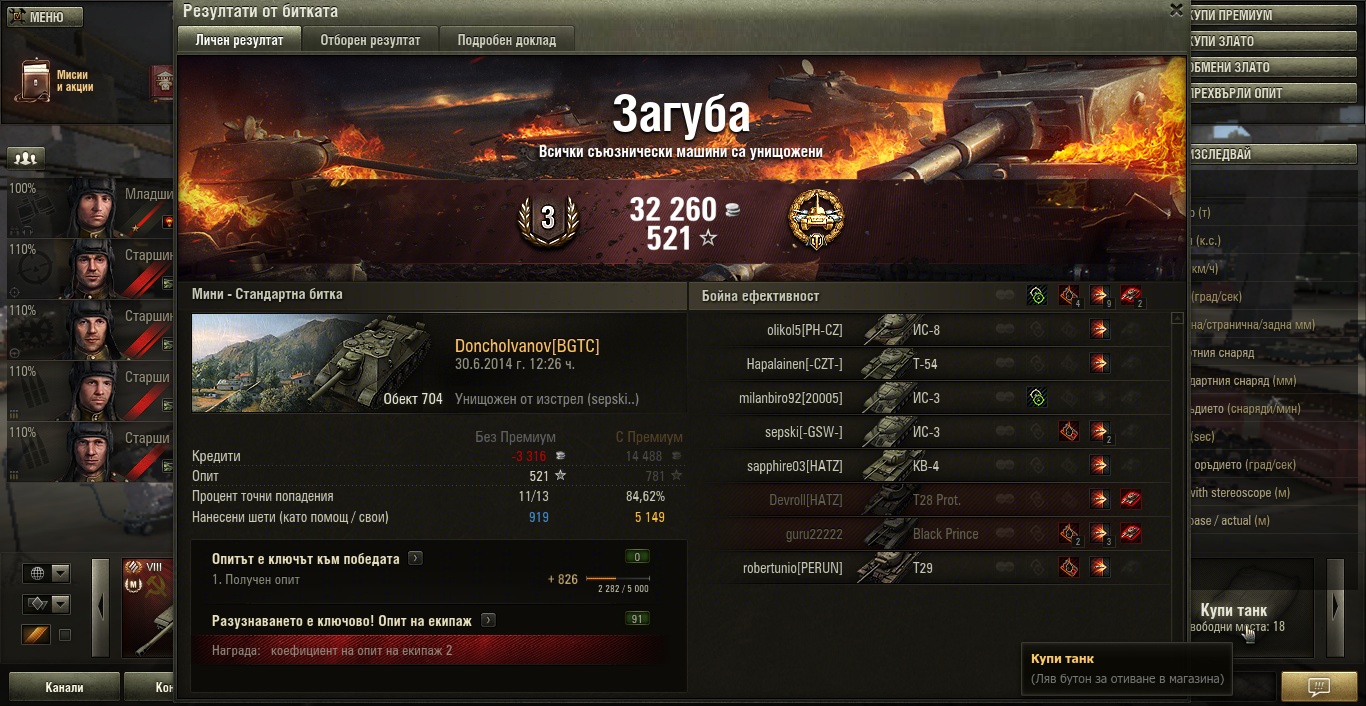
Task: Open Мисии и акции
Action: [55, 81]
